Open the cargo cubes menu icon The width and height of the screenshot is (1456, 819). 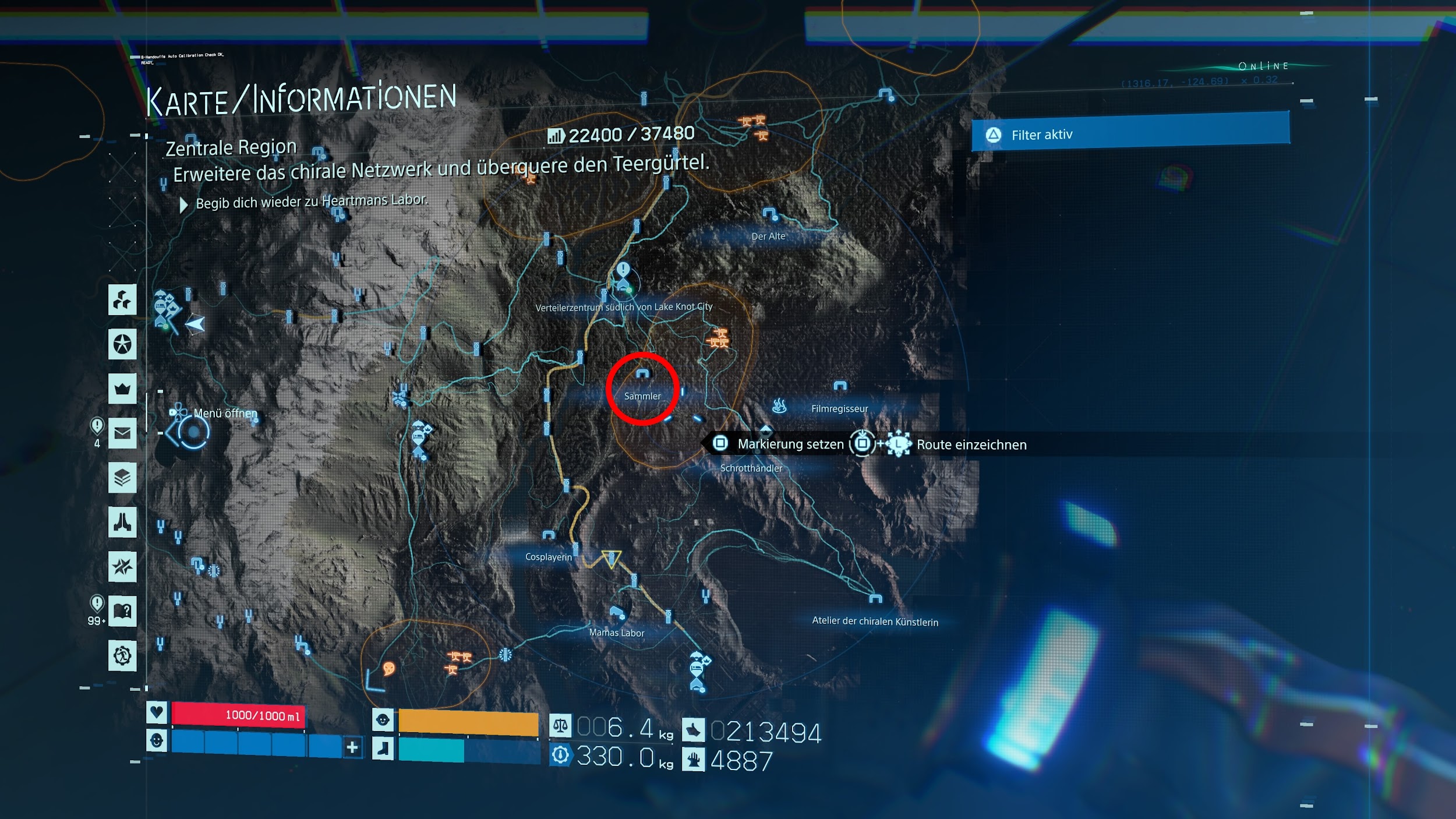point(122,300)
